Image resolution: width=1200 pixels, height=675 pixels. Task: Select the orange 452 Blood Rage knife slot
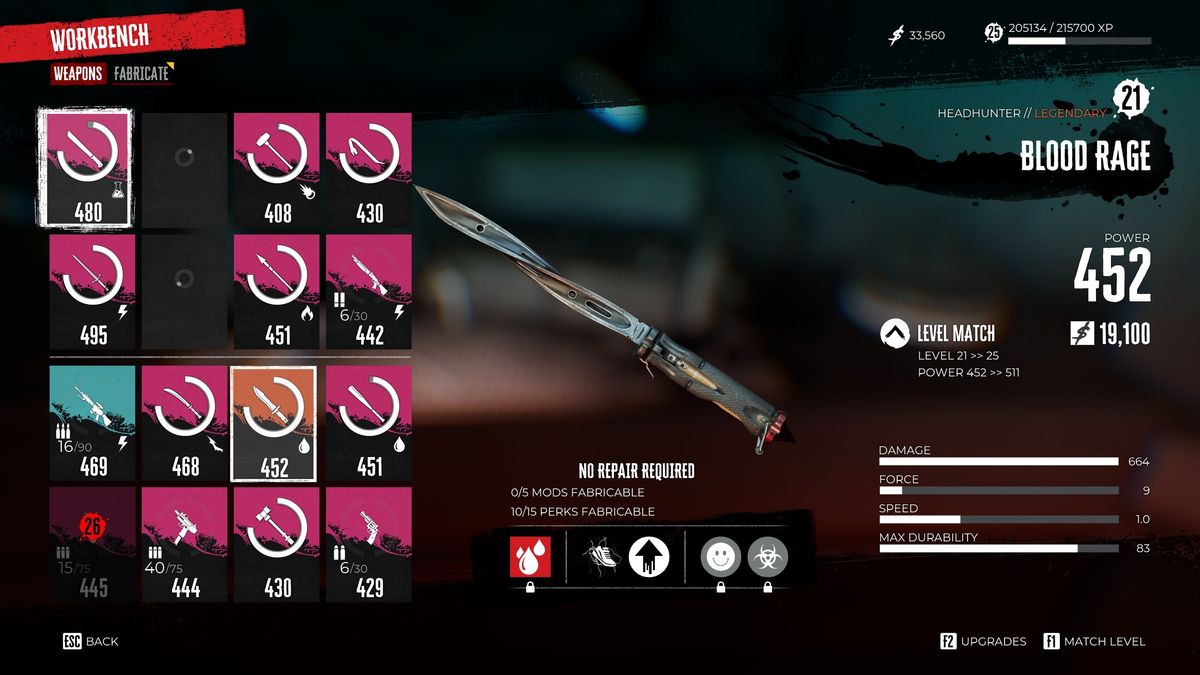click(x=274, y=424)
